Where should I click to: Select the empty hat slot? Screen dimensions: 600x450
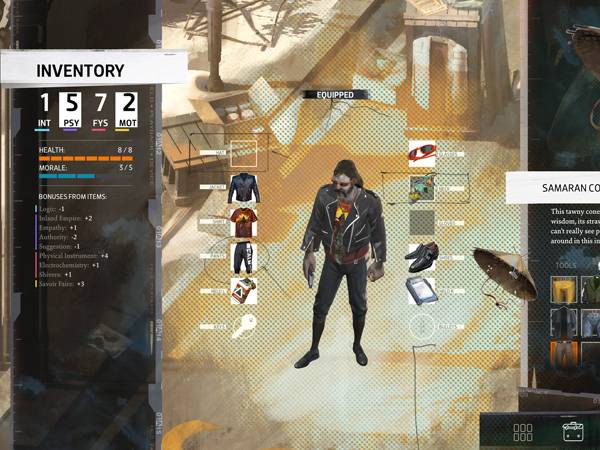pos(243,153)
